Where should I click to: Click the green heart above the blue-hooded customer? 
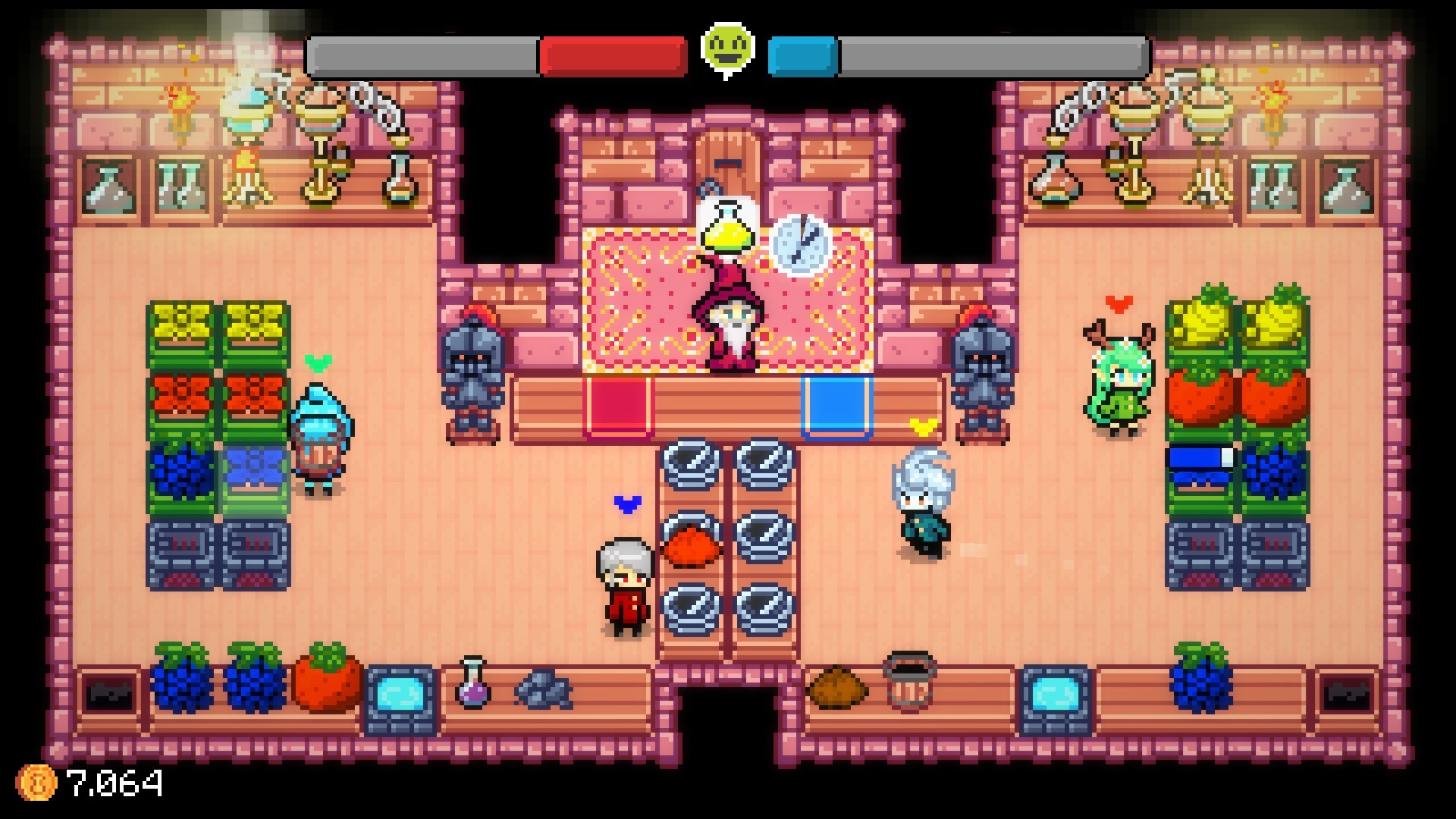coord(318,360)
